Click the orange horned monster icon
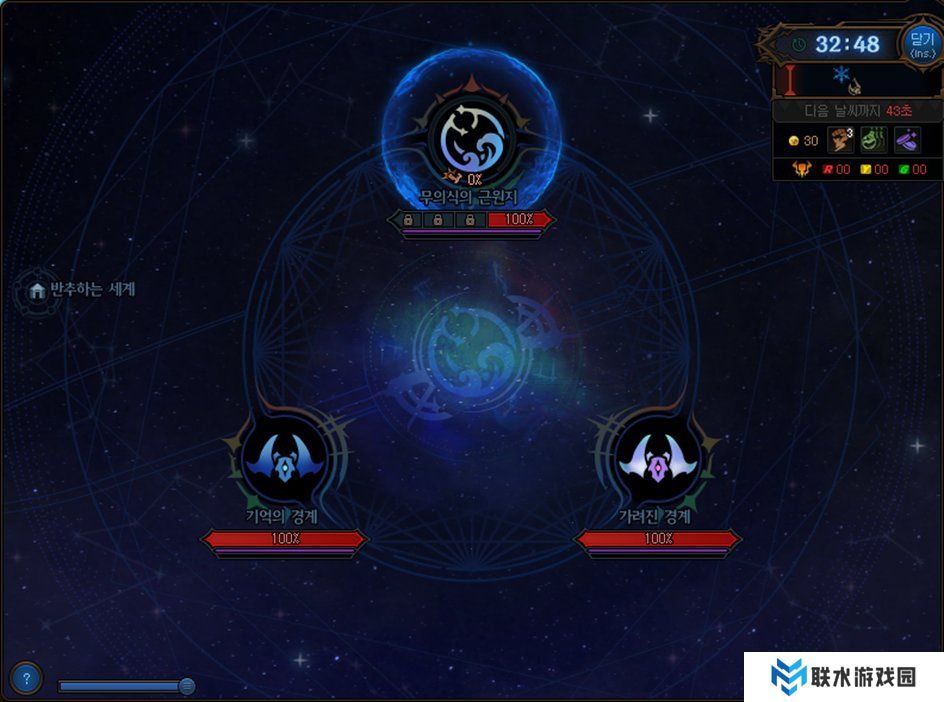This screenshot has width=944, height=702. coord(800,169)
